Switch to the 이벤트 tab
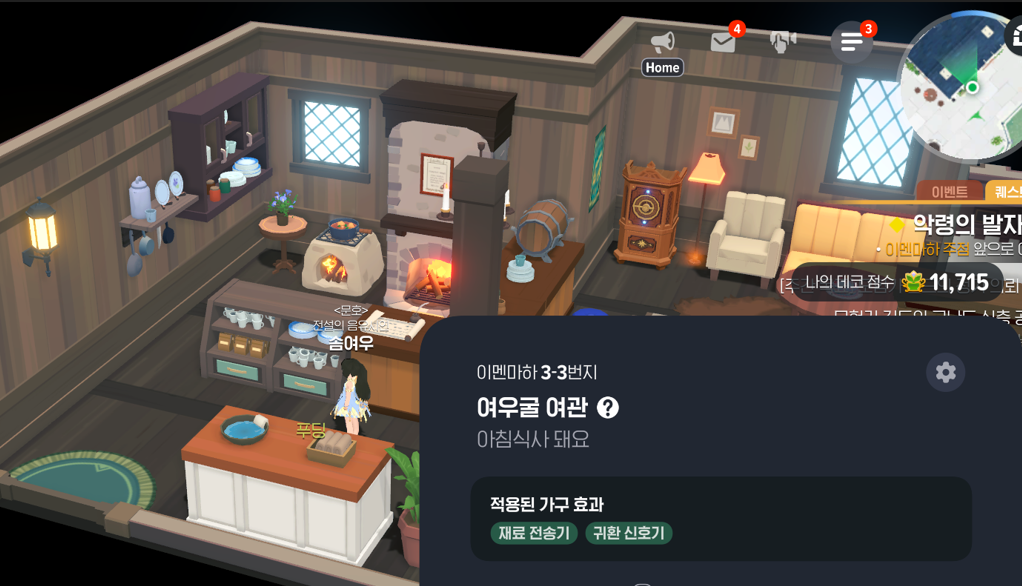Viewport: 1022px width, 586px height. (x=949, y=192)
